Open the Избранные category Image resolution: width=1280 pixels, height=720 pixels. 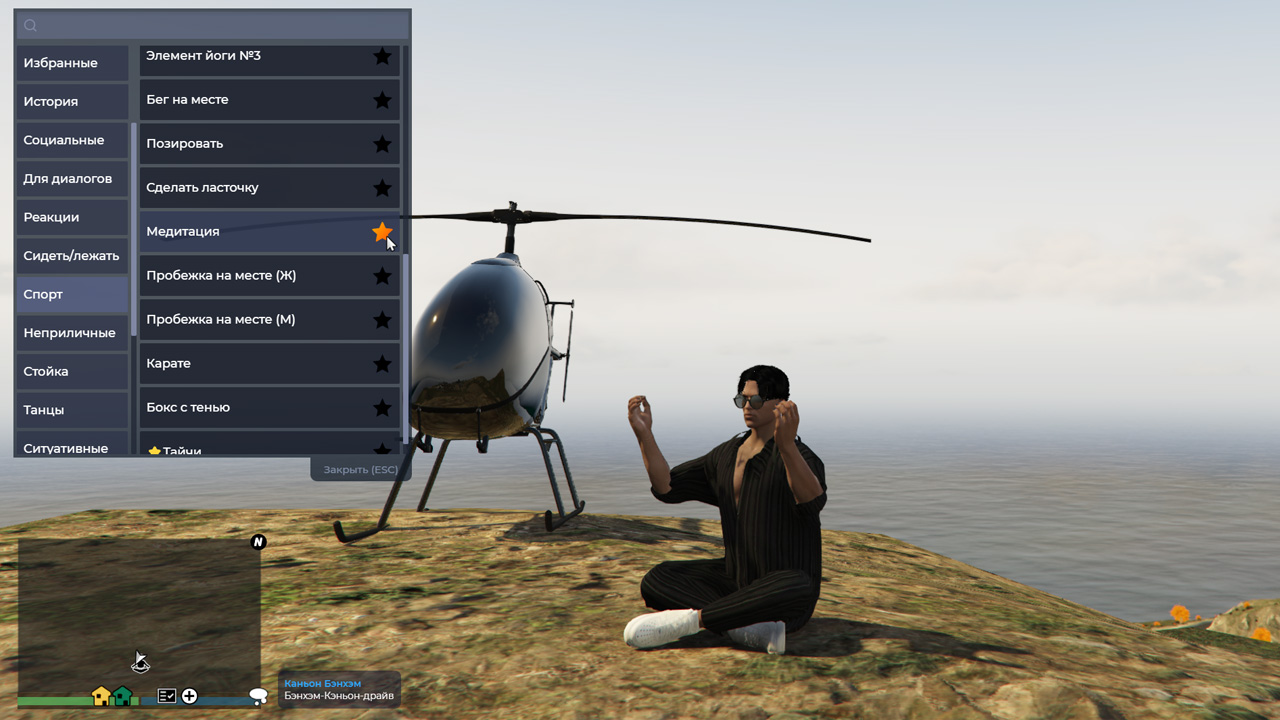pos(71,63)
